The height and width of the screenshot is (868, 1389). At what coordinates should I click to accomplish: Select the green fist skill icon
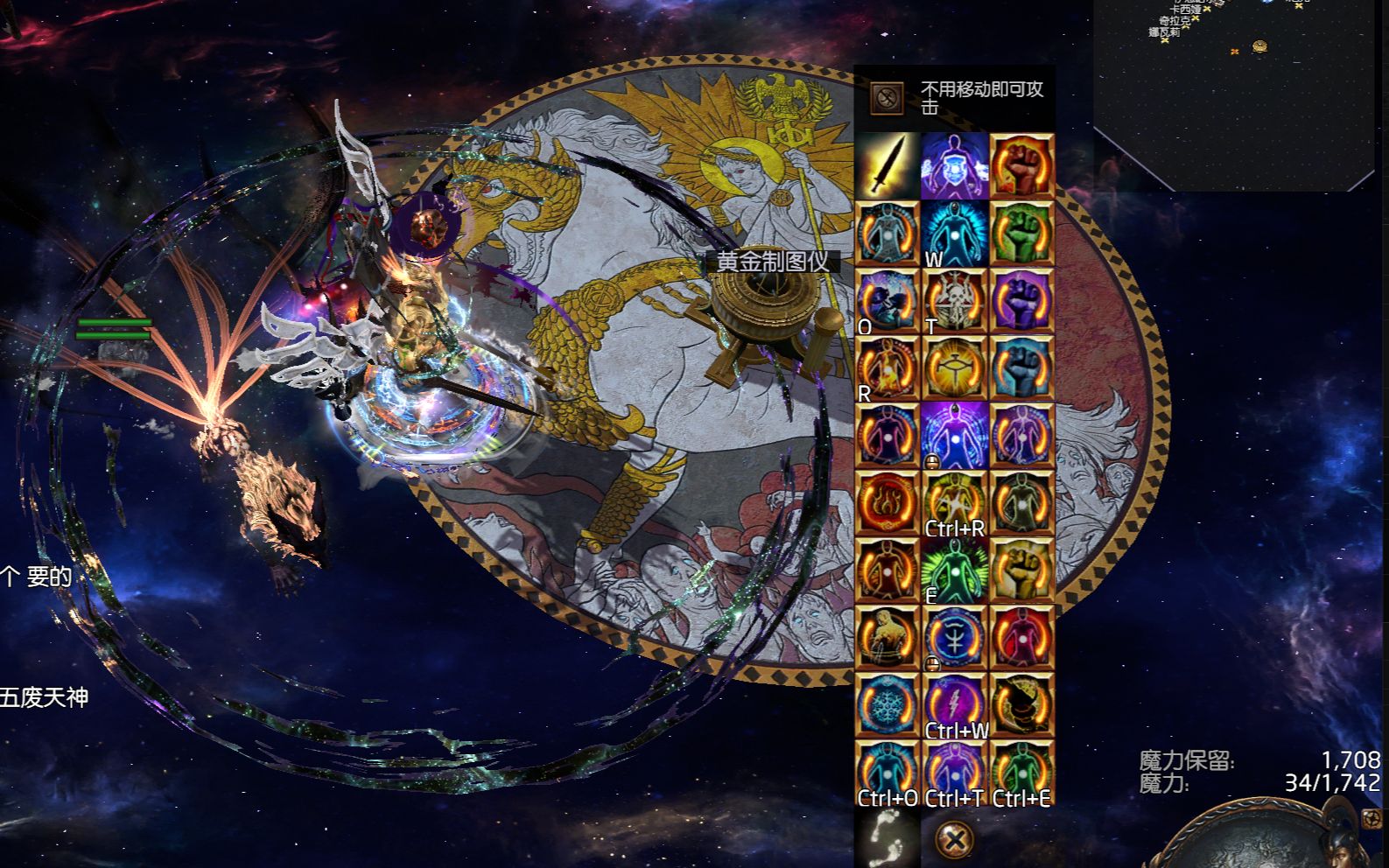[1021, 234]
